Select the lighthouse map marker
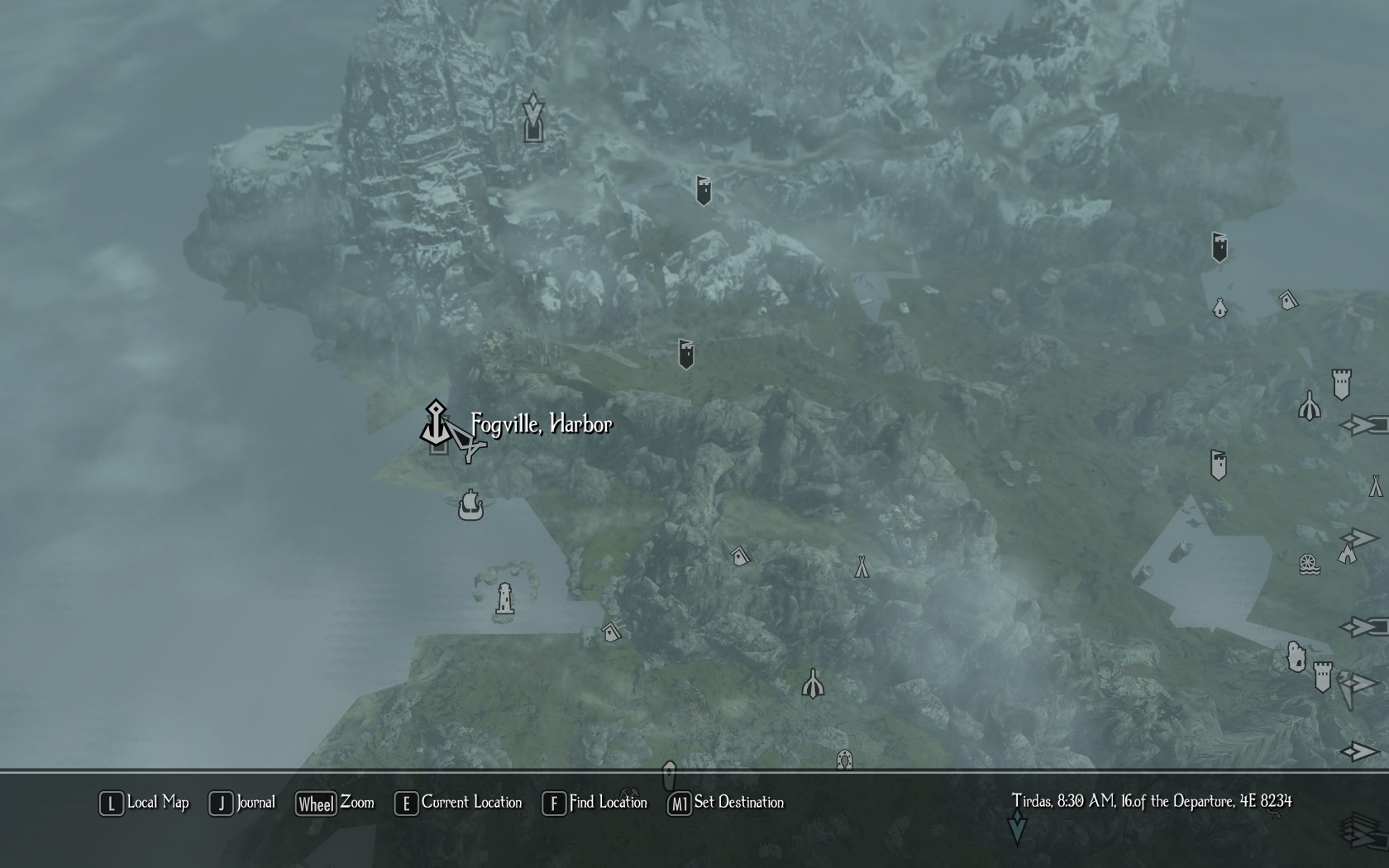This screenshot has width=1389, height=868. pos(504,599)
